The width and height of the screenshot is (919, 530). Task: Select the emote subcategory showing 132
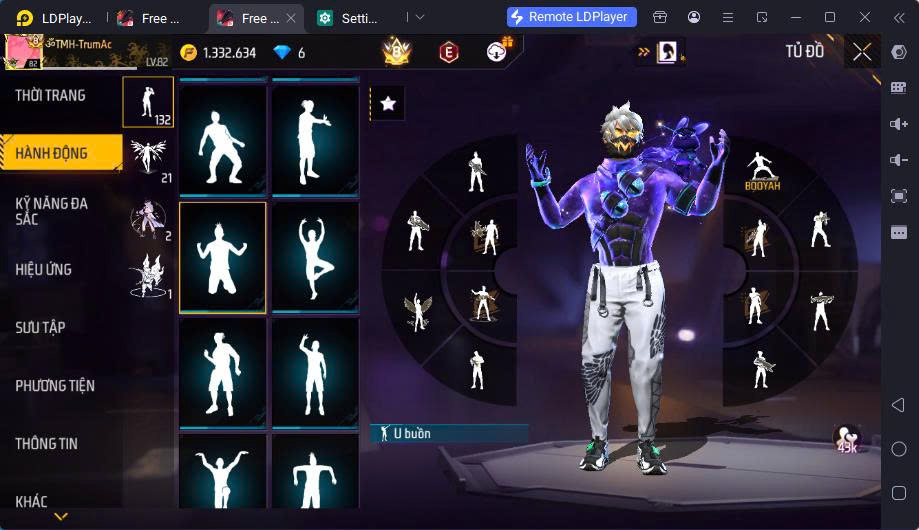148,102
